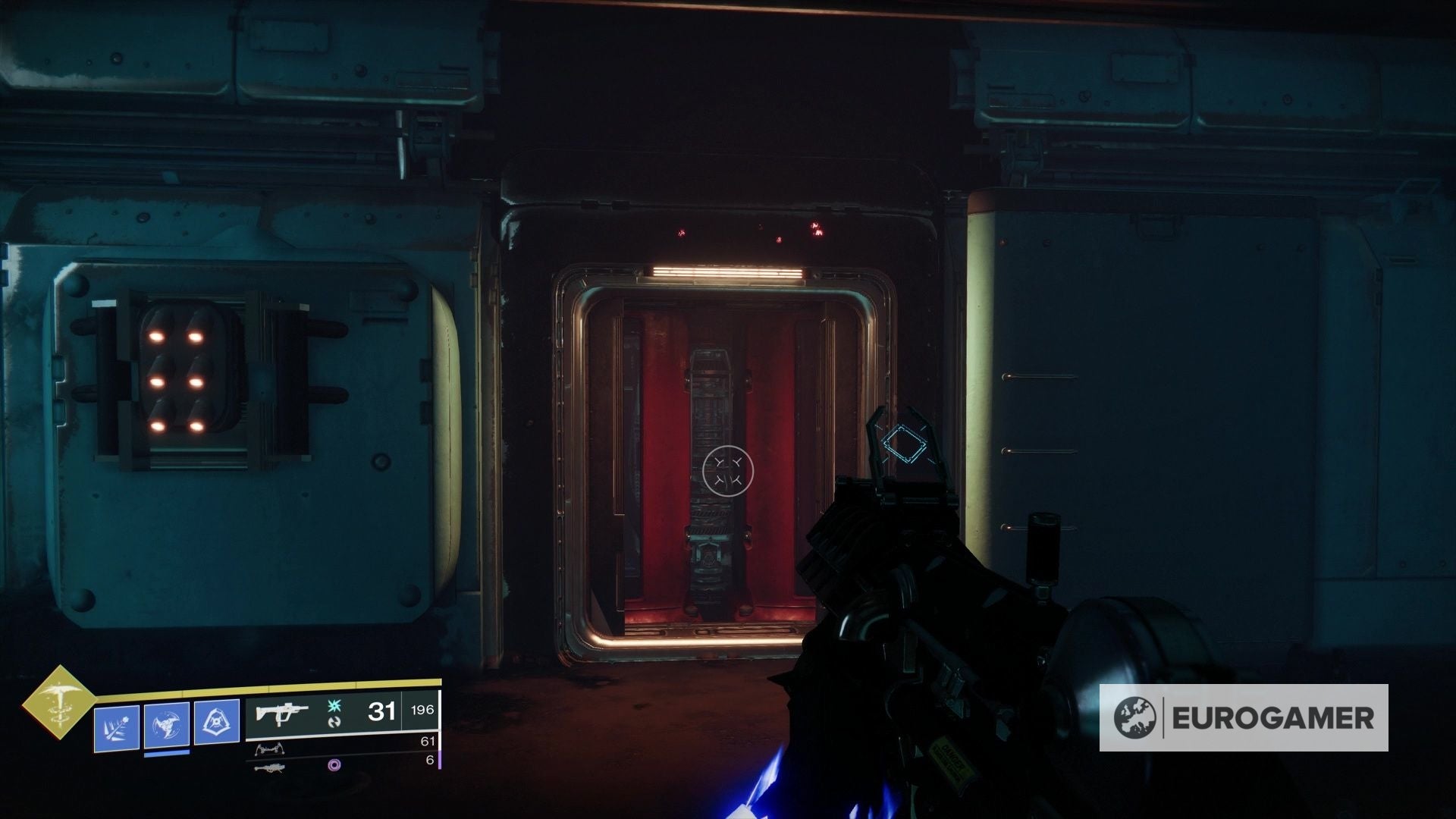Click the teal Arc element star icon
1456x819 pixels.
334,707
